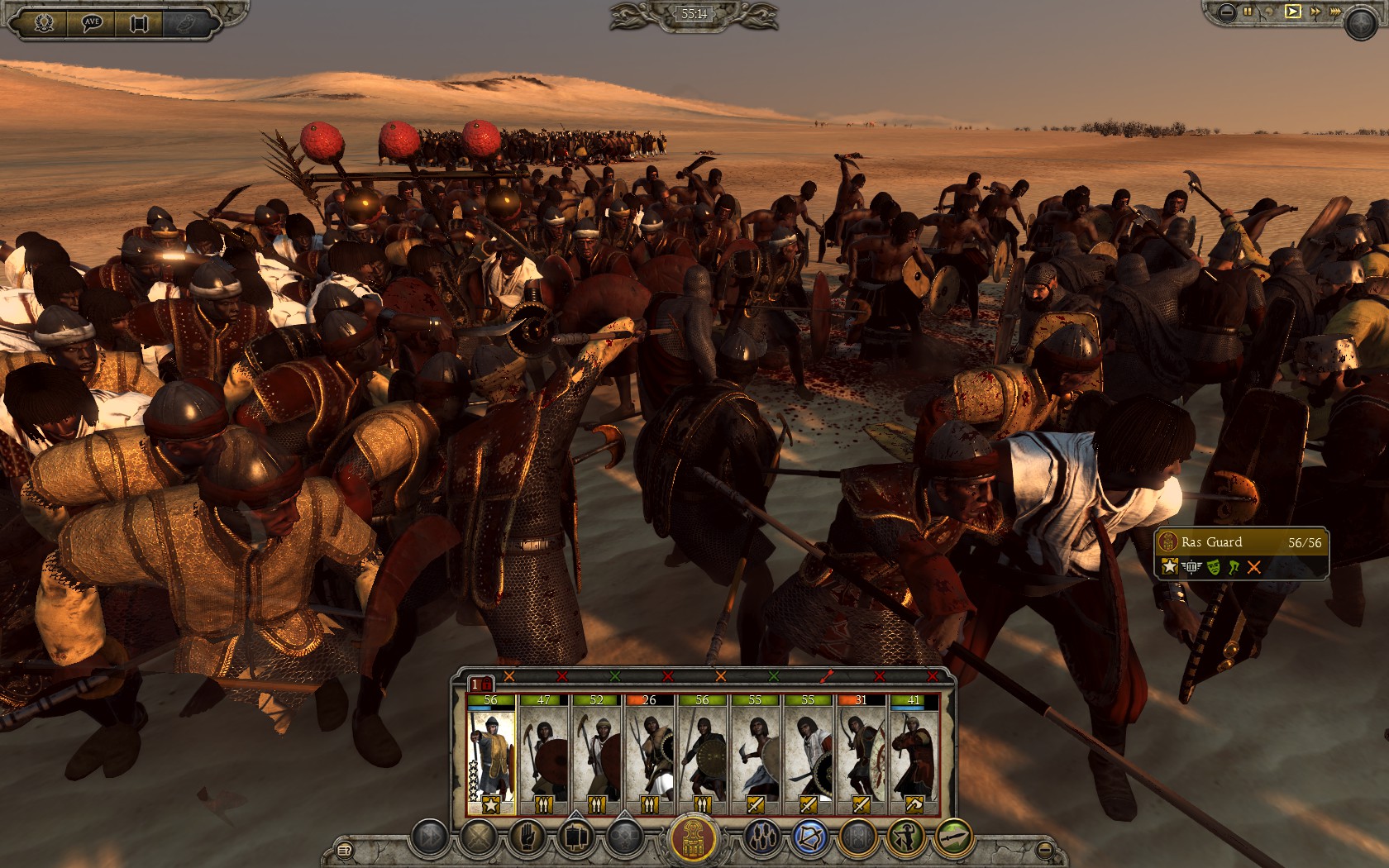Switch to double-arrow fast forward speed
Image resolution: width=1389 pixels, height=868 pixels.
pyautogui.click(x=1315, y=12)
